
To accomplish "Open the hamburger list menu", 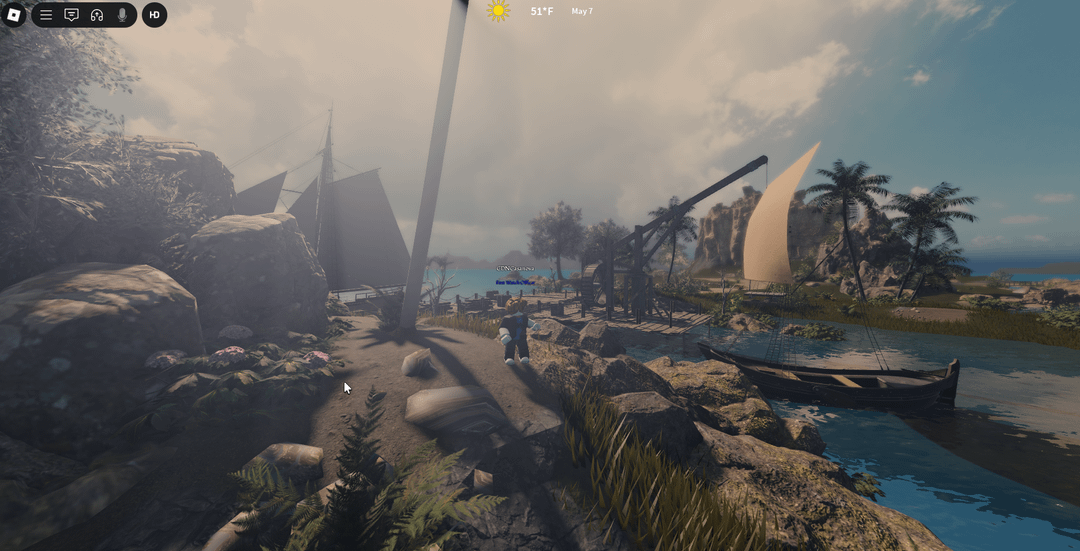I will click(46, 15).
